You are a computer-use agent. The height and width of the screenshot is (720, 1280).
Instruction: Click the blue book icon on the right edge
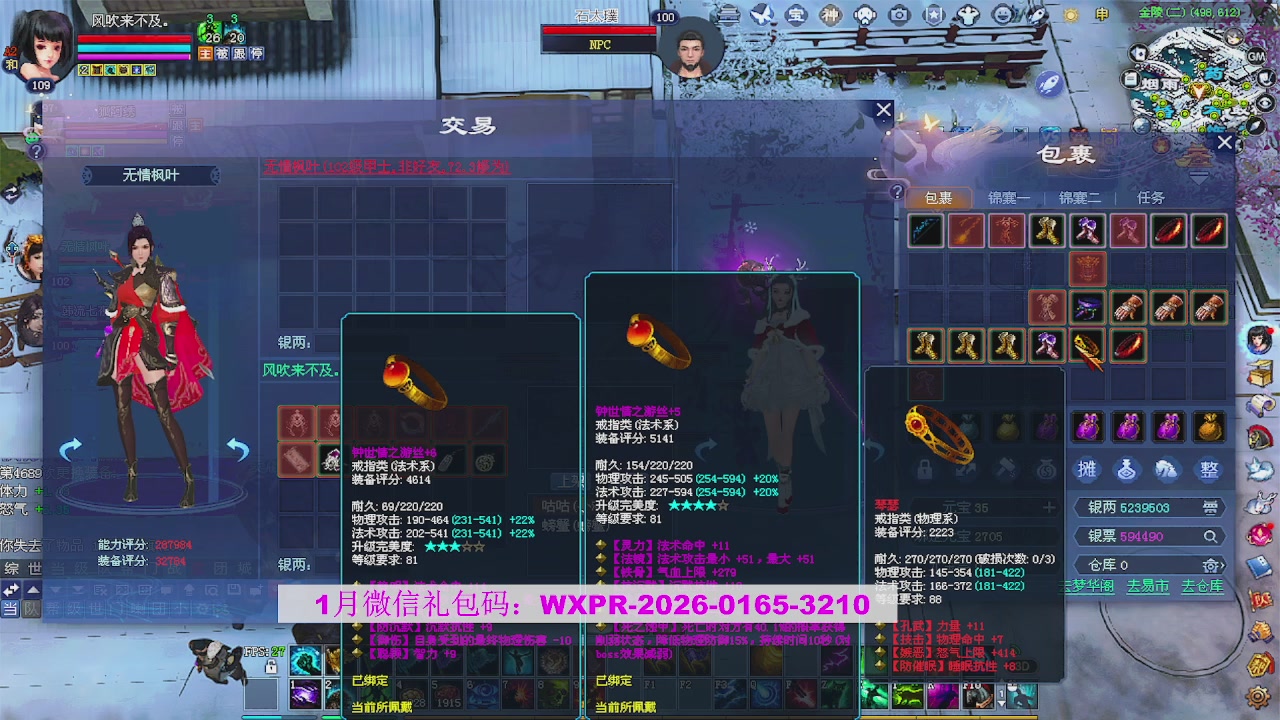(x=1260, y=566)
